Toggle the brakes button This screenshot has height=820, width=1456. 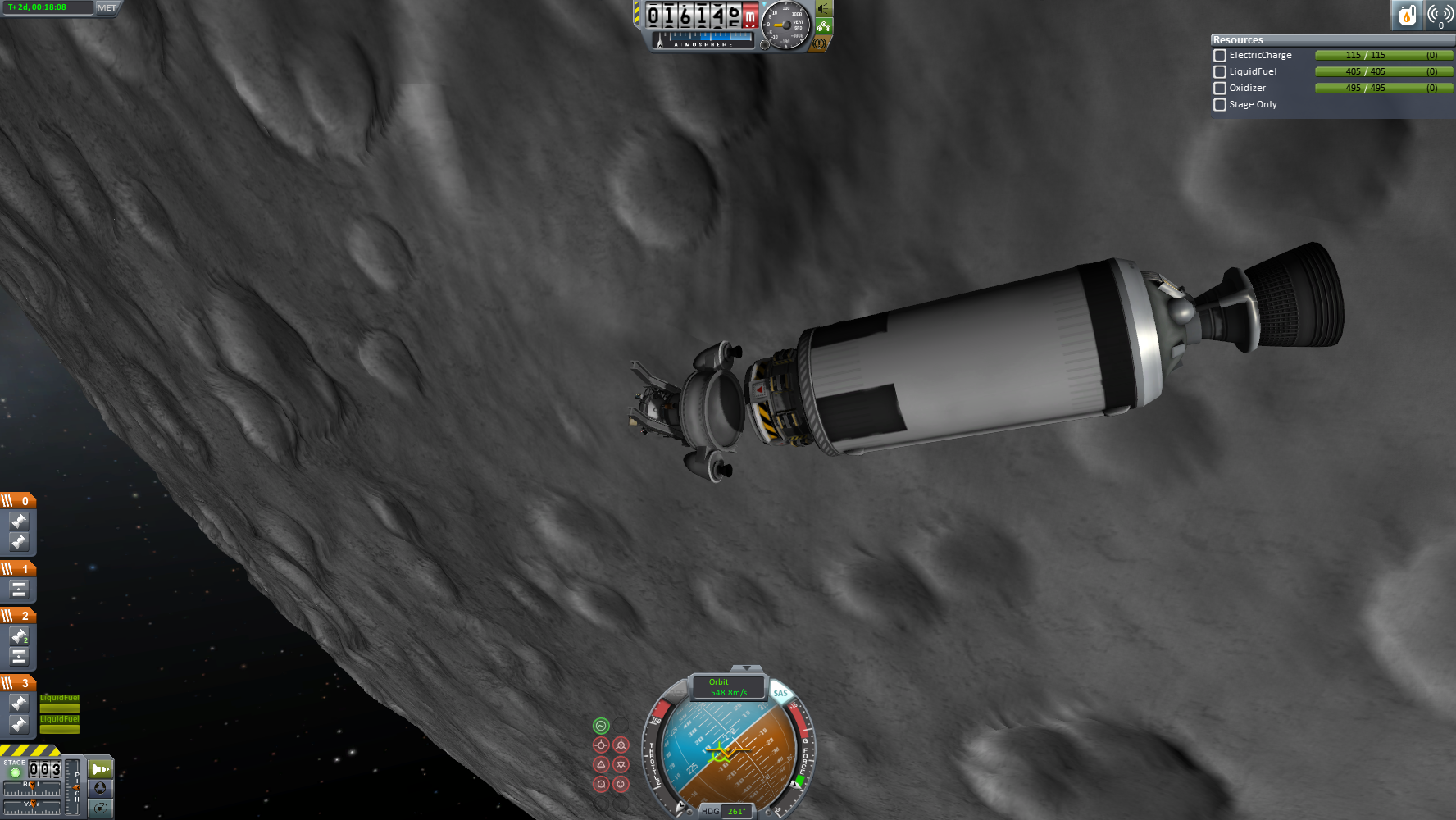coord(819,43)
